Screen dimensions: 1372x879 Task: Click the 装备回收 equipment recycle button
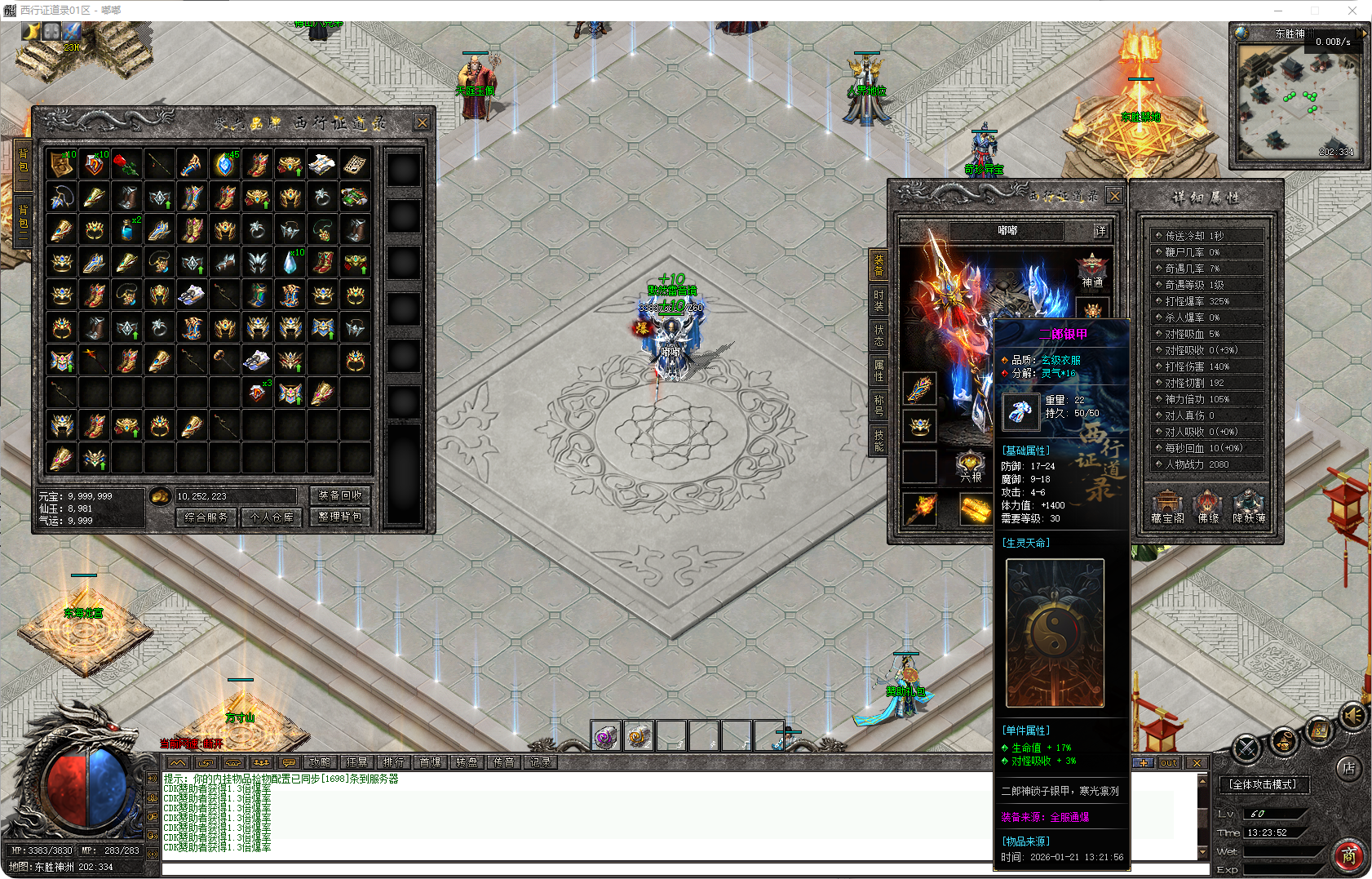coord(340,495)
